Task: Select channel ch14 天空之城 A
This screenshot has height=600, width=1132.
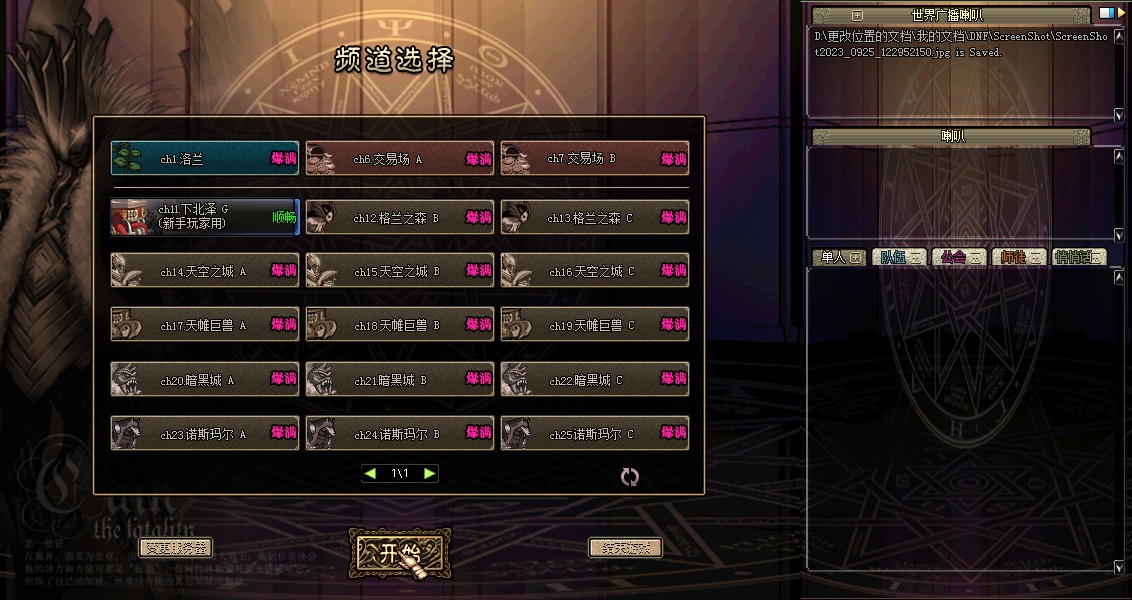Action: pyautogui.click(x=204, y=271)
